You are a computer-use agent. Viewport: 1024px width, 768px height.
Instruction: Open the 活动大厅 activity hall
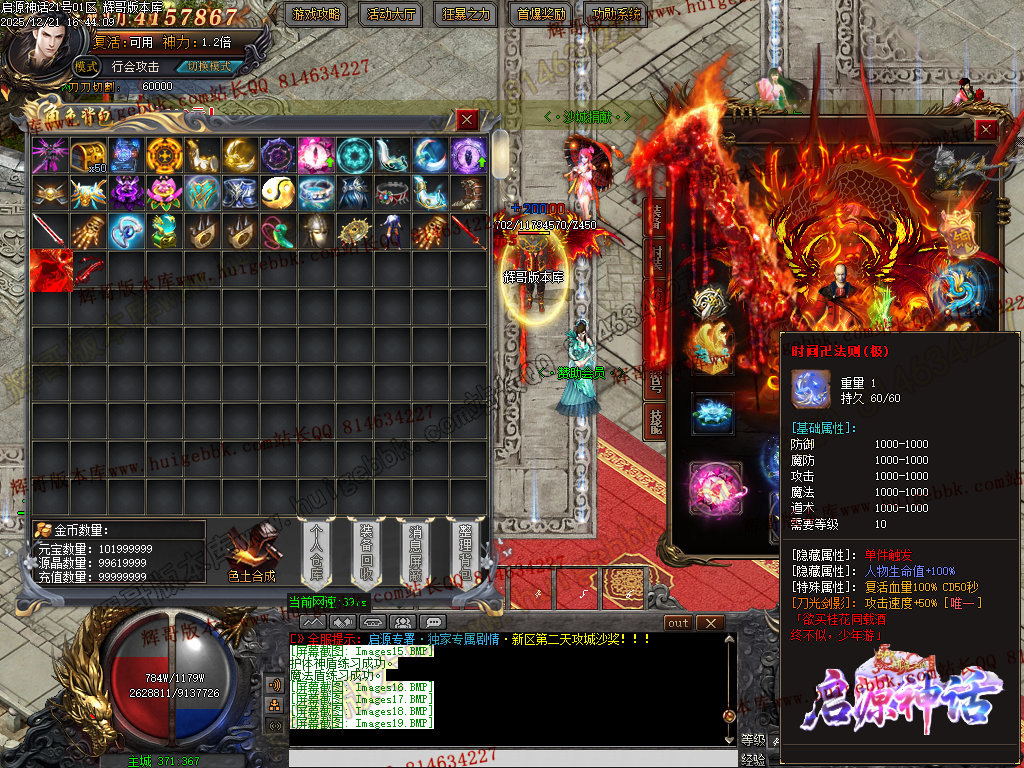(x=391, y=14)
